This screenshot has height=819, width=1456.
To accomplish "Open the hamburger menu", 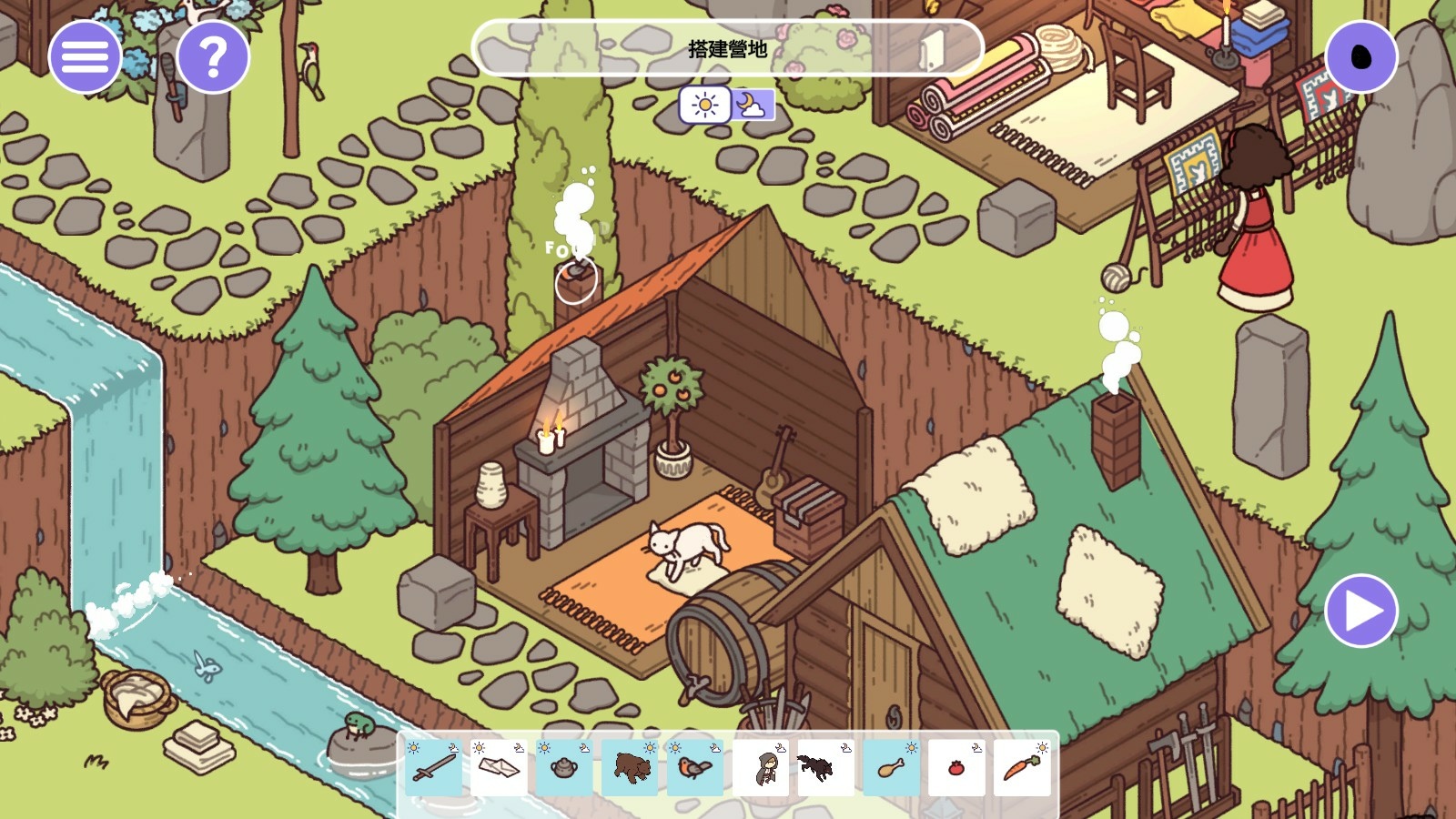I will point(85,56).
